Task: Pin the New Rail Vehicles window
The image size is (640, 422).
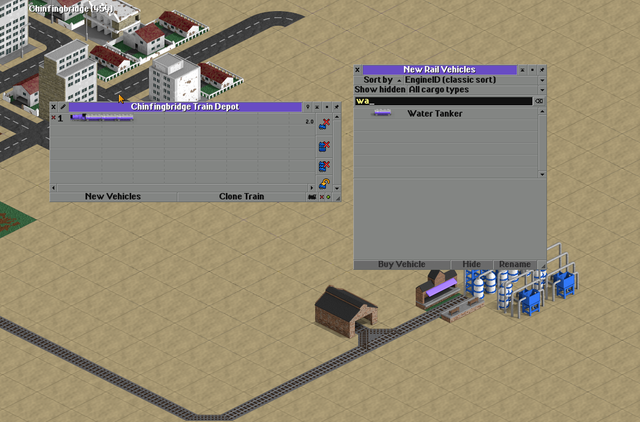Action: tap(542, 70)
